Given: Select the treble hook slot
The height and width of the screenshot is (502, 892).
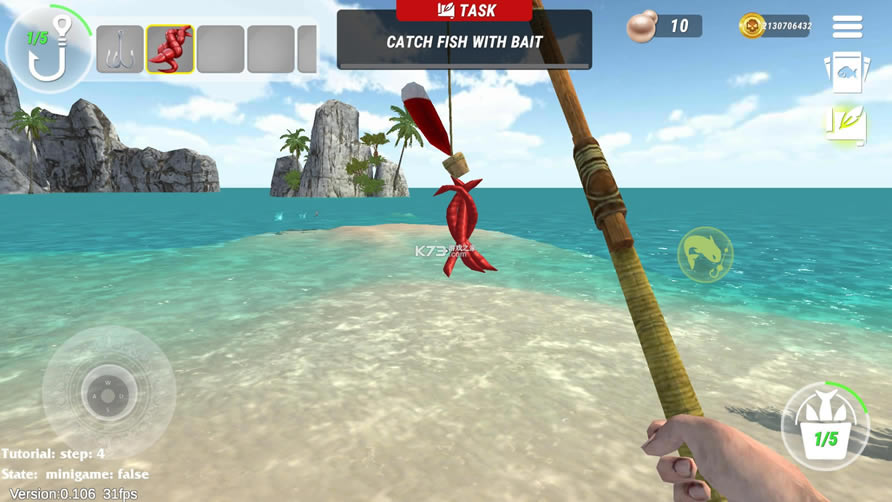Looking at the screenshot, I should 120,50.
